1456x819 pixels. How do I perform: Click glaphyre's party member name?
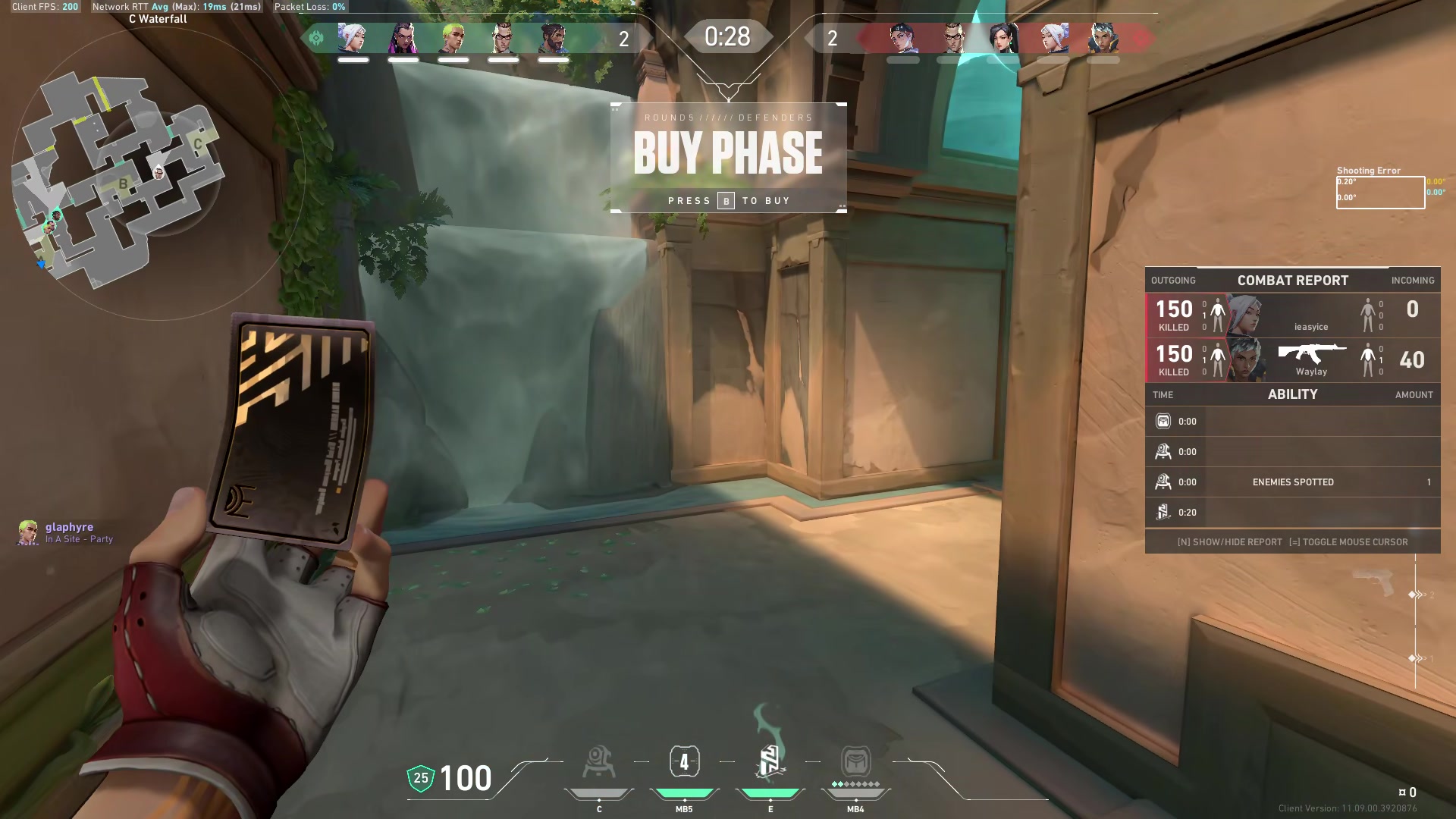coord(69,526)
